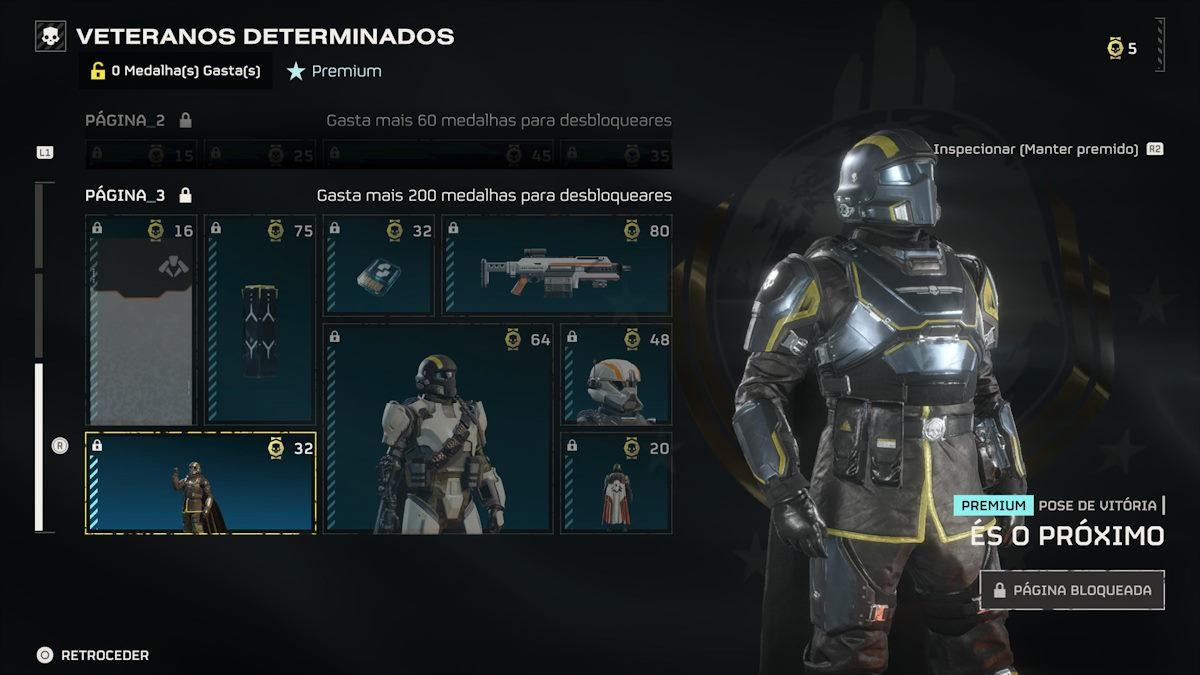The height and width of the screenshot is (675, 1200).
Task: Select the 80-medal rifle weapon tile
Action: click(557, 266)
